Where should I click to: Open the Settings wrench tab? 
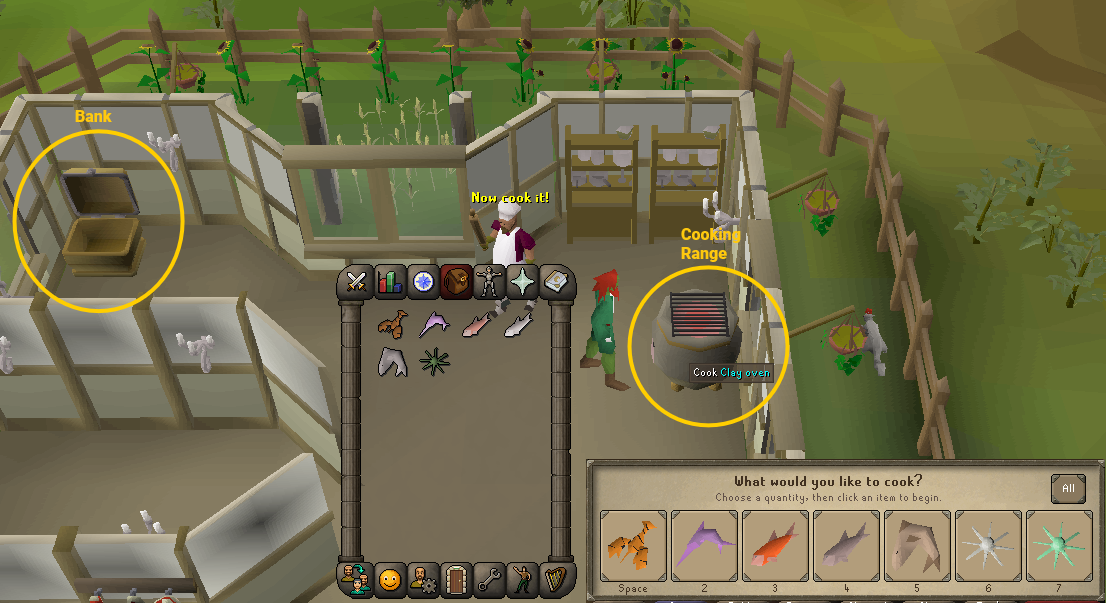pos(489,578)
